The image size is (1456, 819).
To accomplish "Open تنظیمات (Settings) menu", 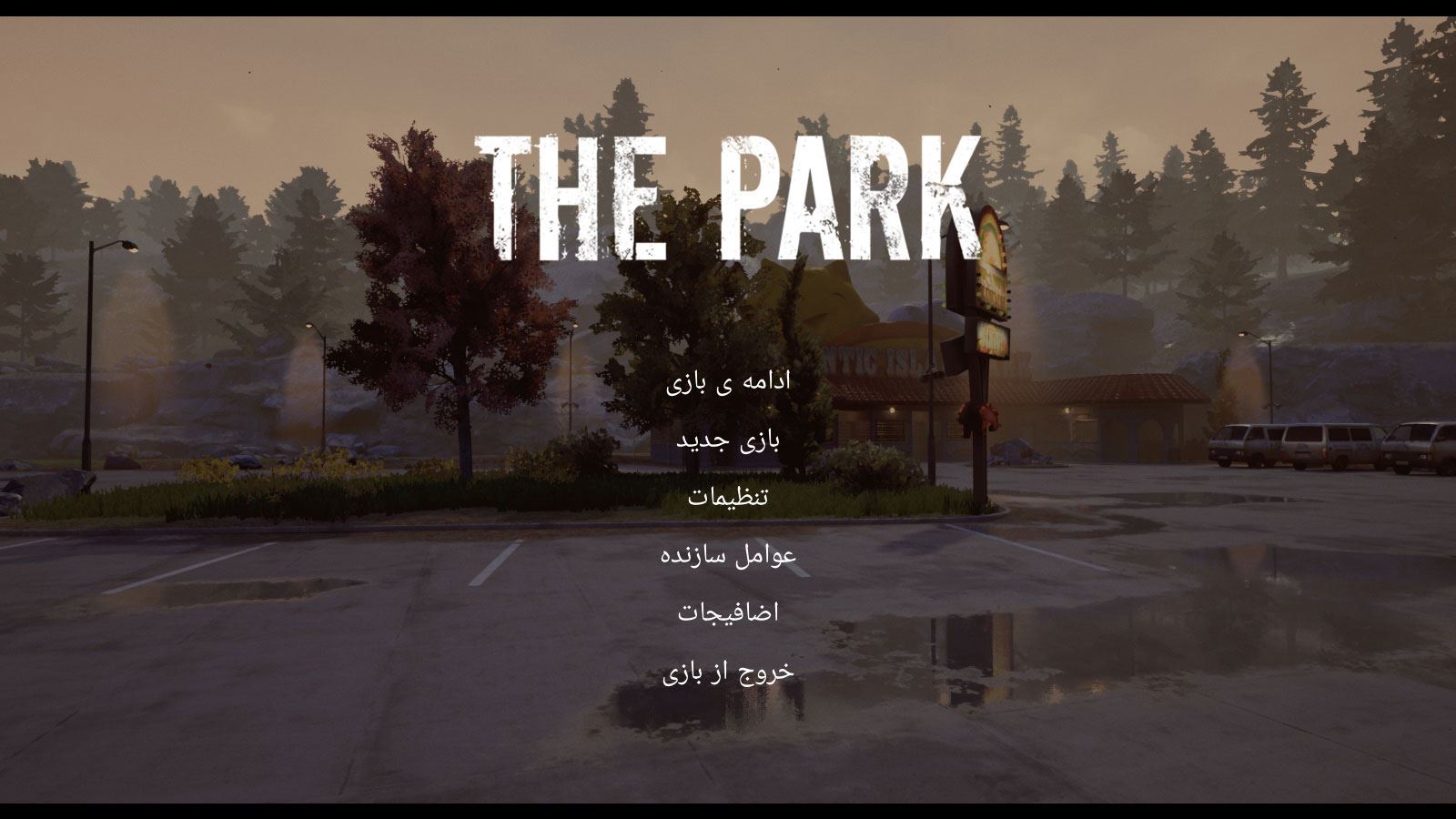I will [x=728, y=497].
